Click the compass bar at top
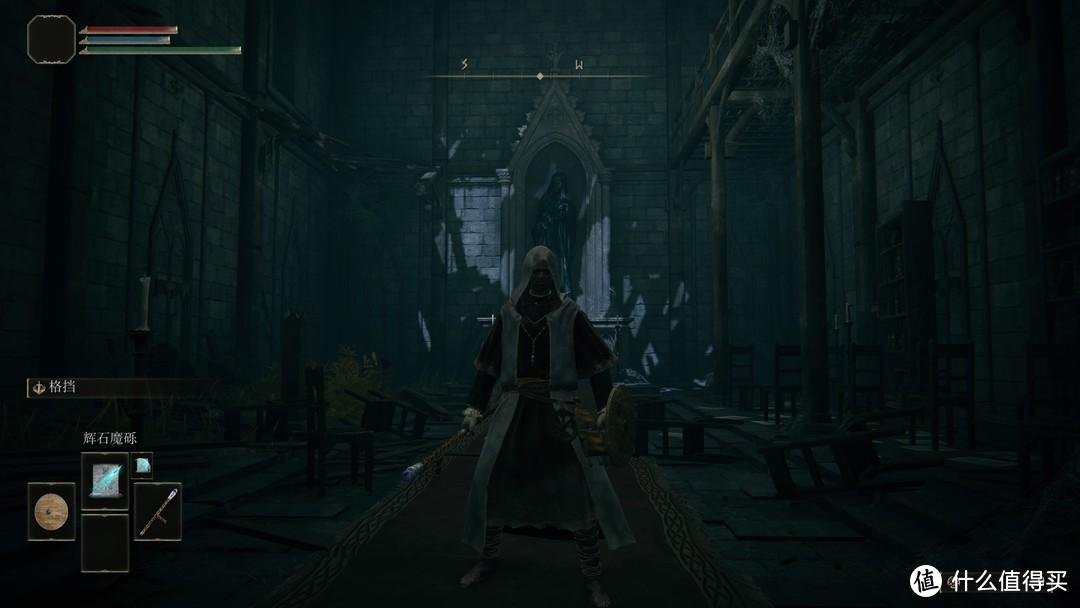 (x=540, y=75)
